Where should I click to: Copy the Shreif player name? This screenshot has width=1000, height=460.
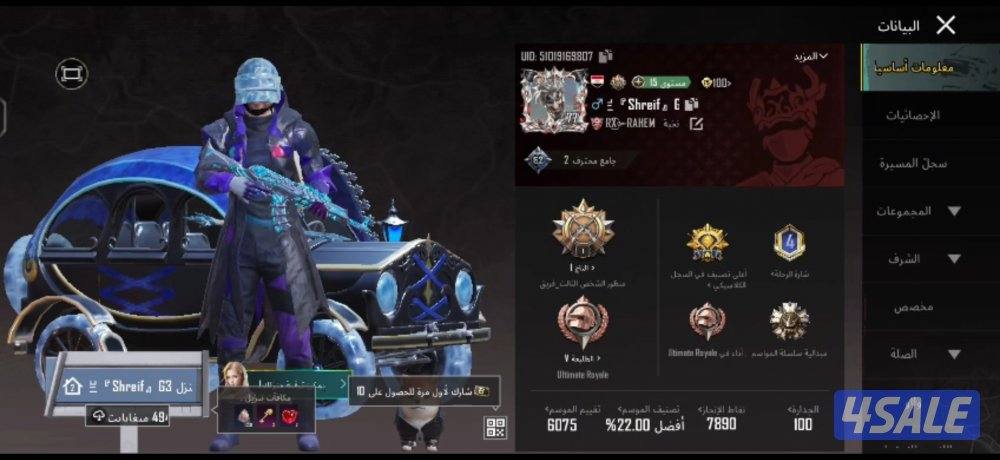[691, 104]
